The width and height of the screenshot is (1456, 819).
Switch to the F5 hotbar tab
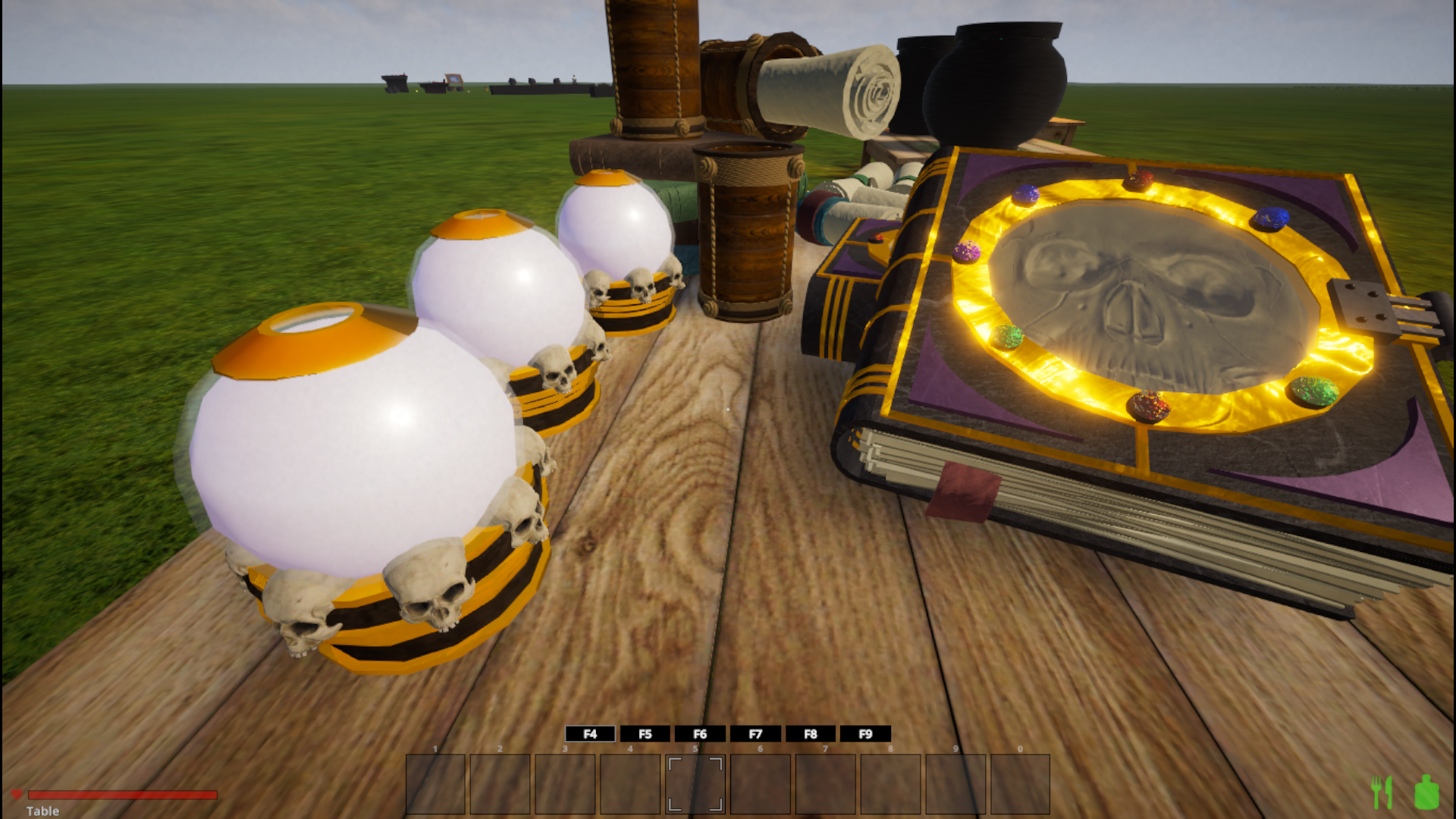pos(645,734)
